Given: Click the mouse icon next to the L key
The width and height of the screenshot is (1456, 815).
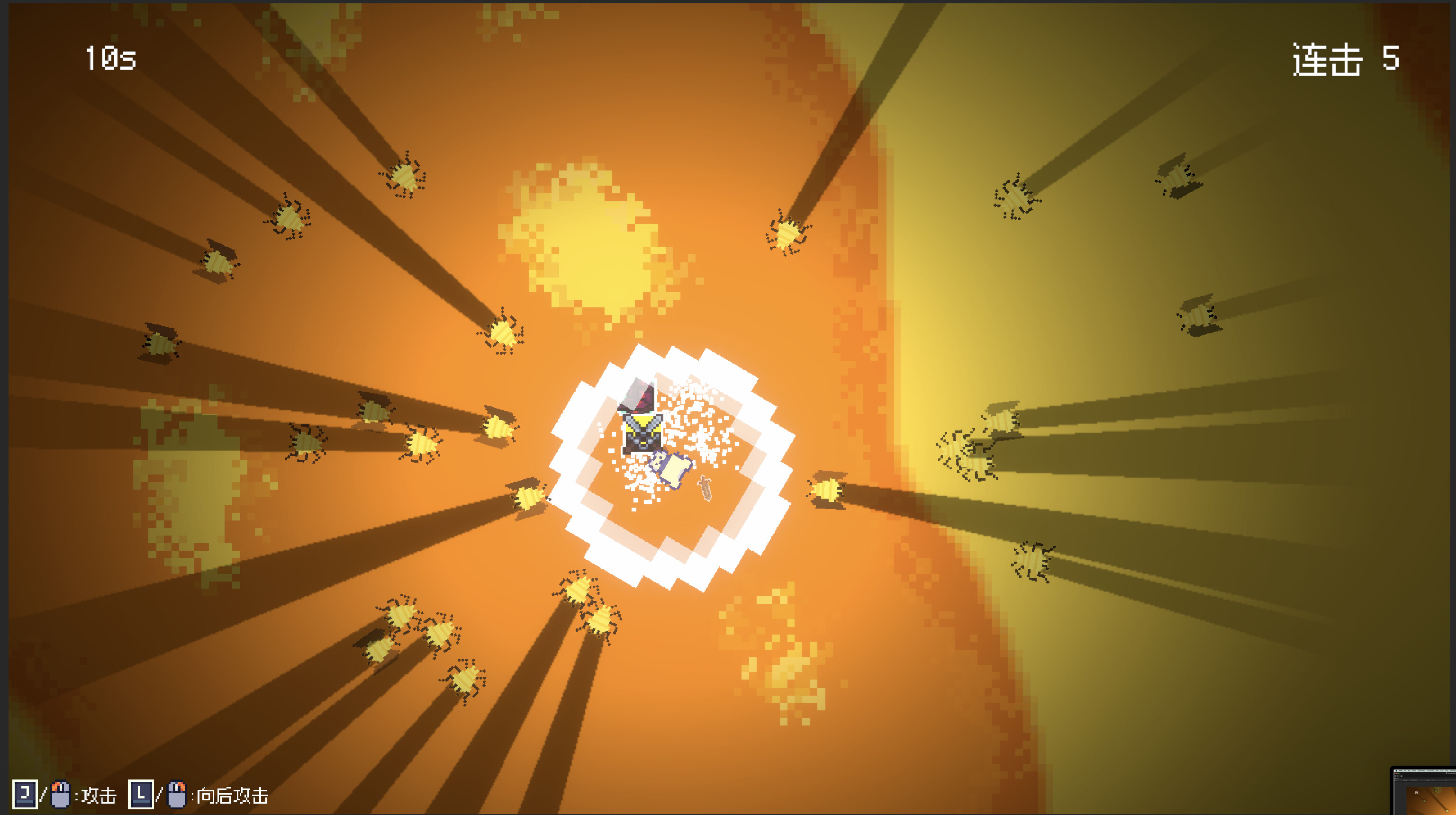Looking at the screenshot, I should pyautogui.click(x=177, y=795).
